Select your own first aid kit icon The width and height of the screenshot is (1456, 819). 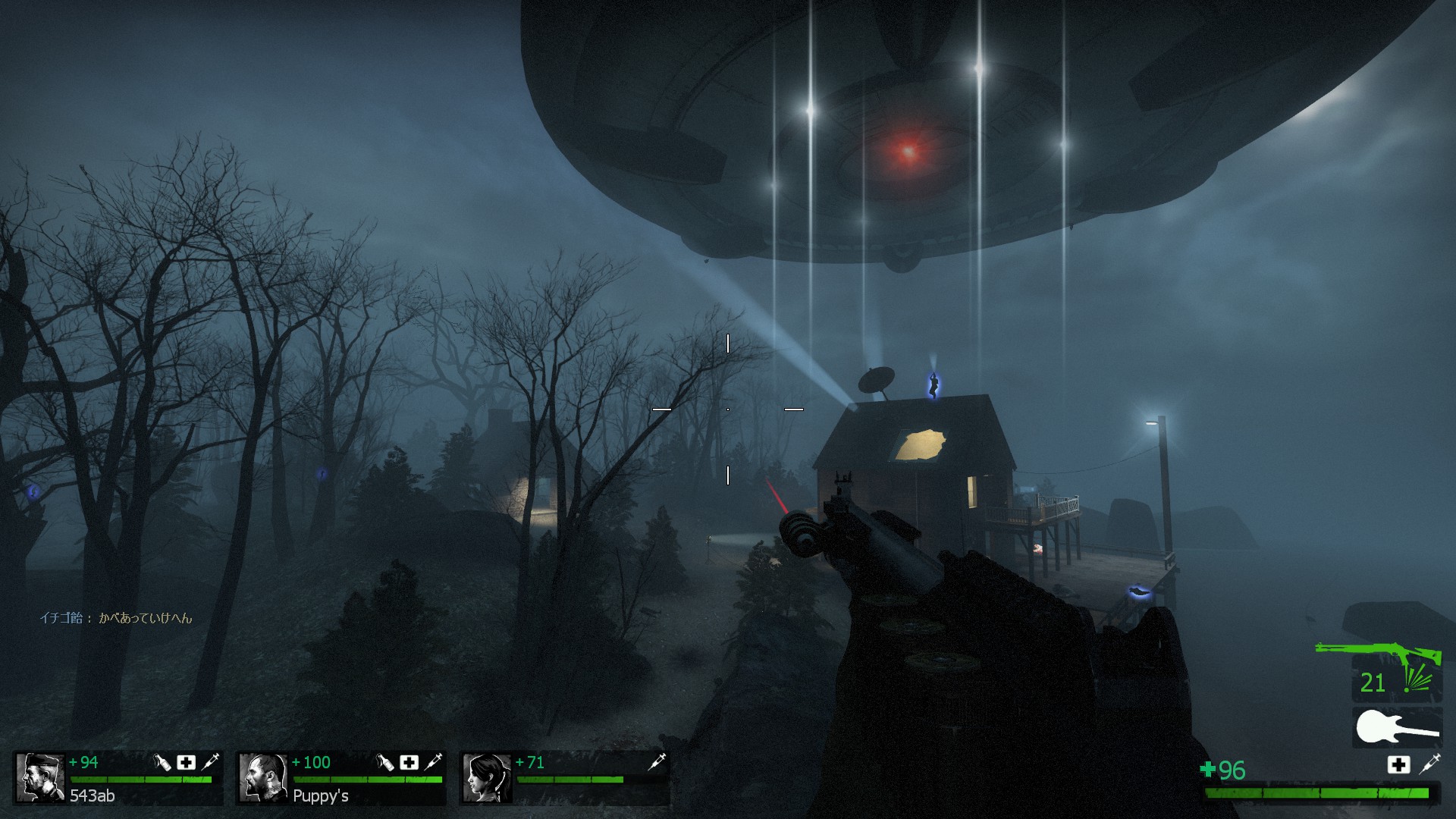pyautogui.click(x=1398, y=764)
